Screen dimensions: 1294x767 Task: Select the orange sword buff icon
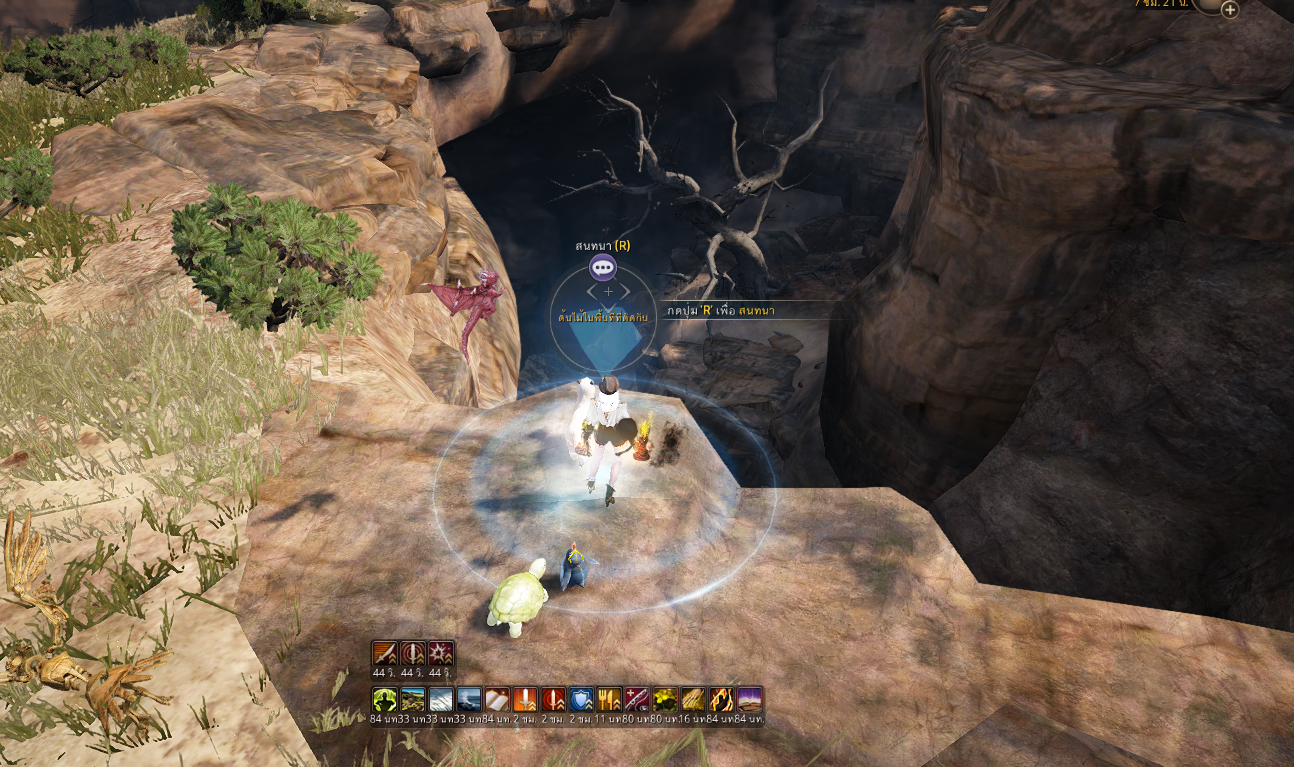[525, 699]
